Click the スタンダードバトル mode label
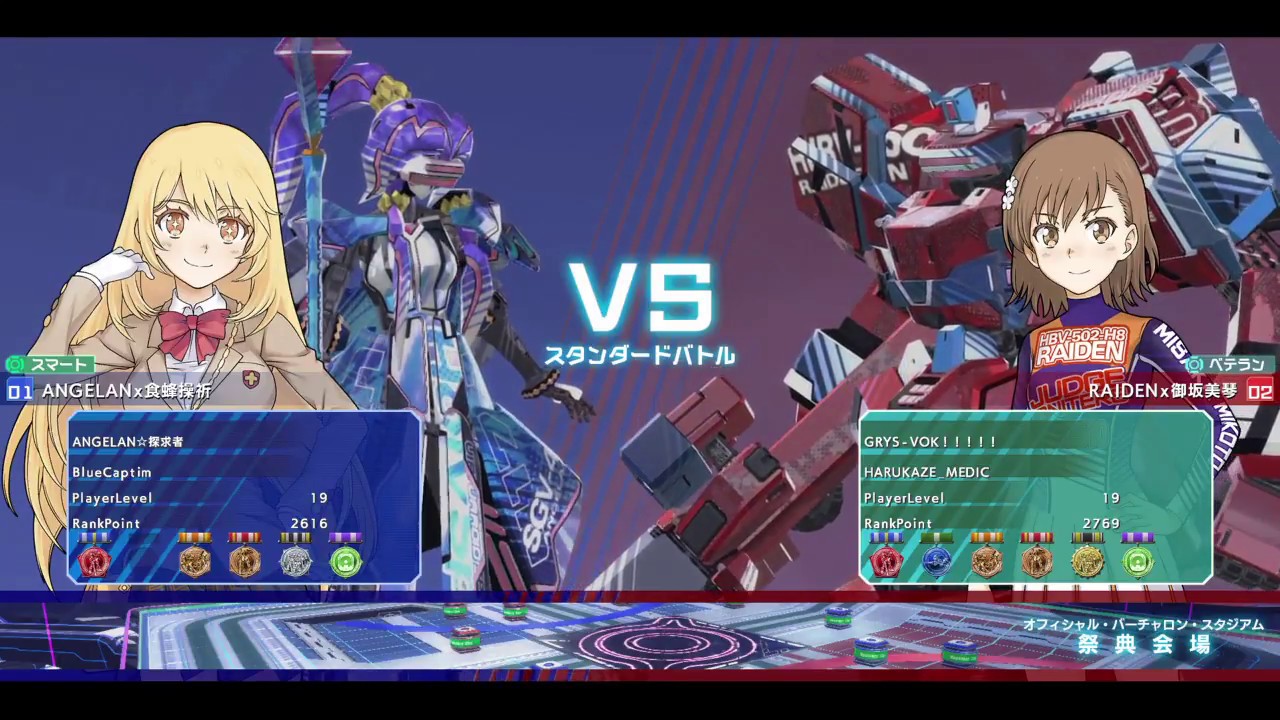This screenshot has width=1280, height=720. [x=640, y=354]
